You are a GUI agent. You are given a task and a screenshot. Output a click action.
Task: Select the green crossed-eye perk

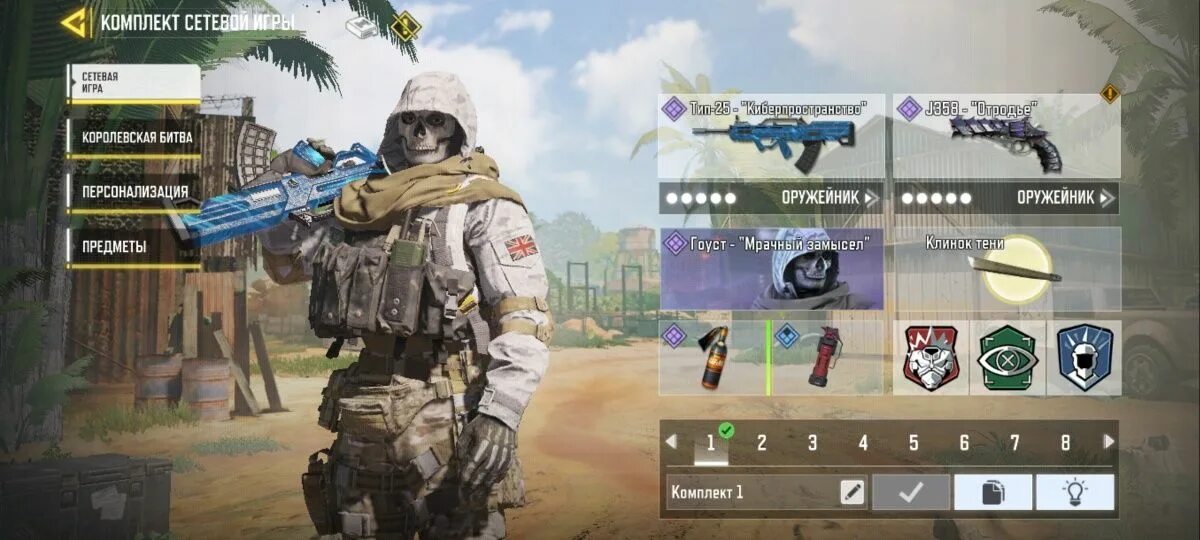(1007, 357)
